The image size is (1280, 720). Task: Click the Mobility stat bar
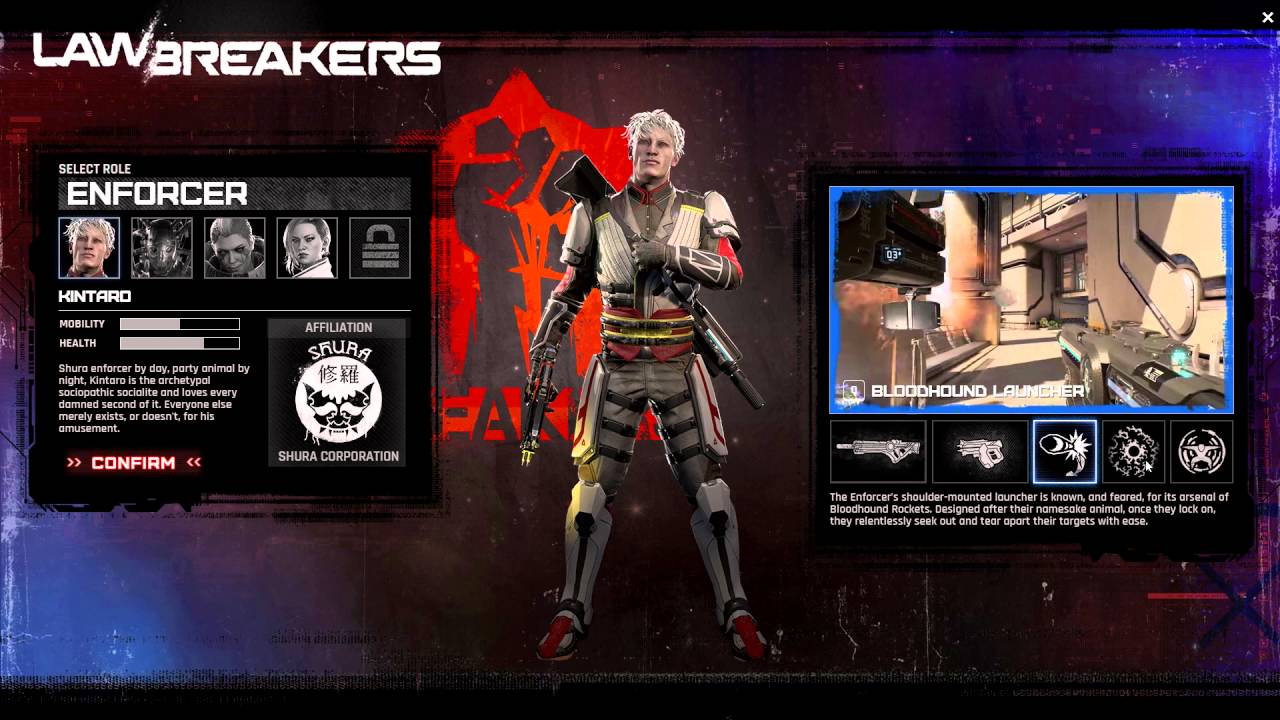[x=178, y=323]
